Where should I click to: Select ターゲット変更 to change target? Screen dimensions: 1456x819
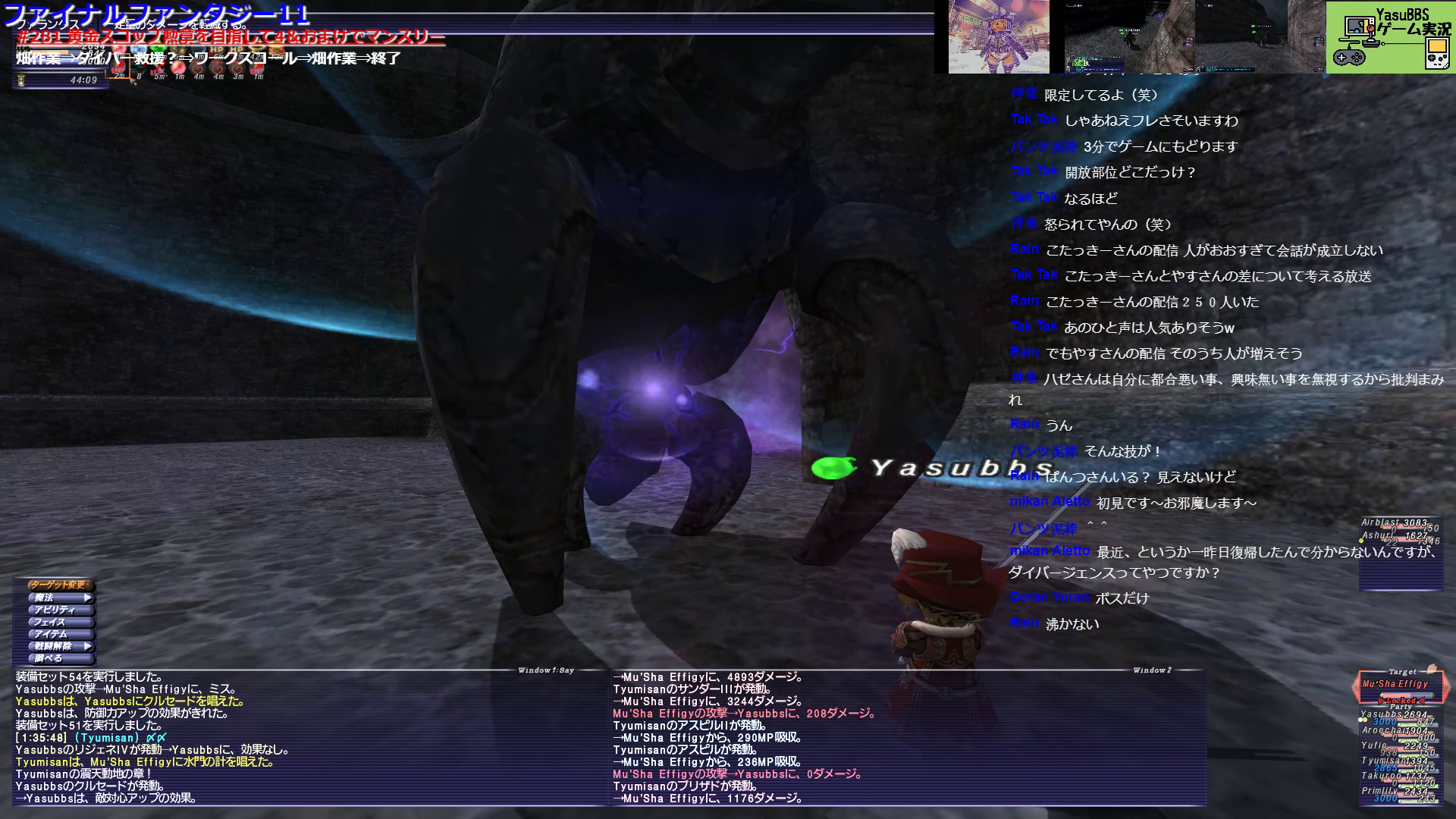60,585
